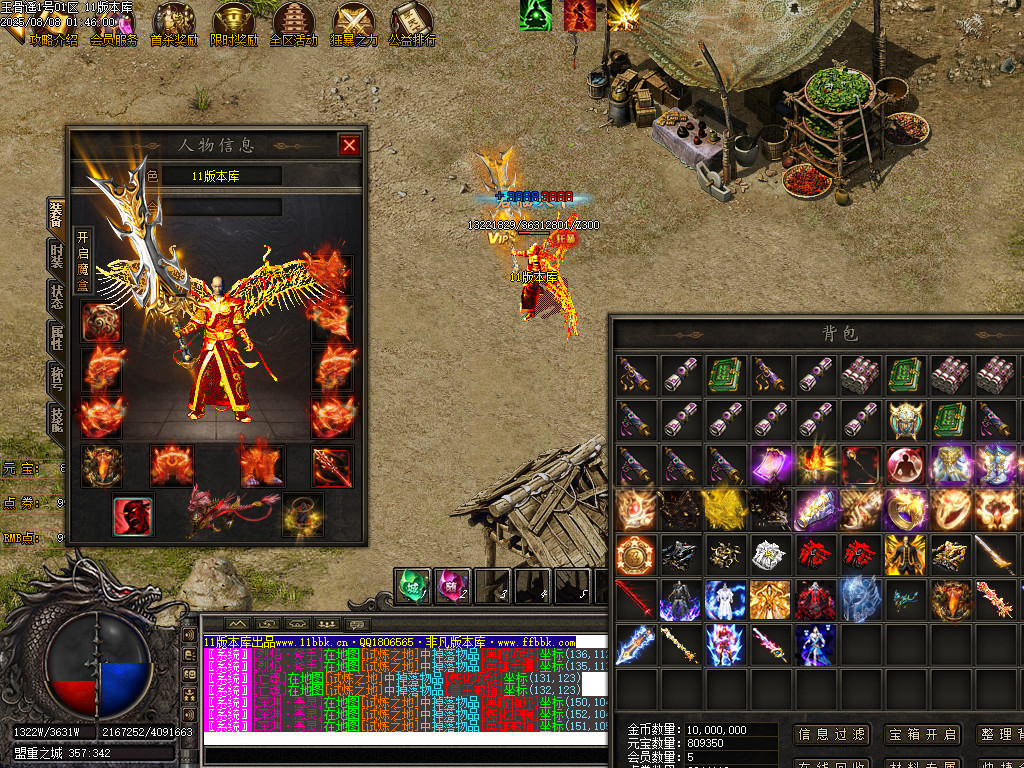1024x768 pixels.
Task: Select the red circle human-figure item
Action: [x=905, y=465]
